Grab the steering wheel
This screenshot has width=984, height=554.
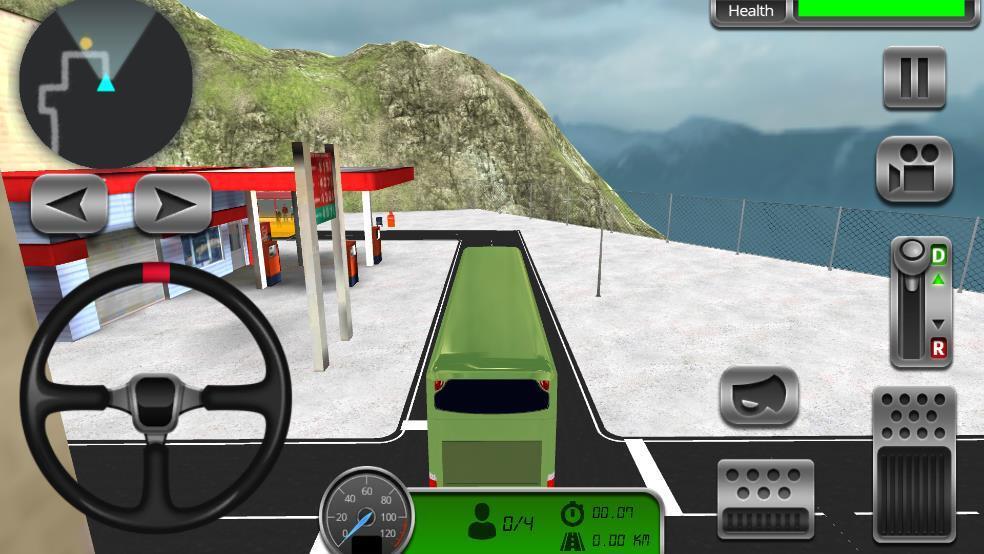(x=155, y=397)
